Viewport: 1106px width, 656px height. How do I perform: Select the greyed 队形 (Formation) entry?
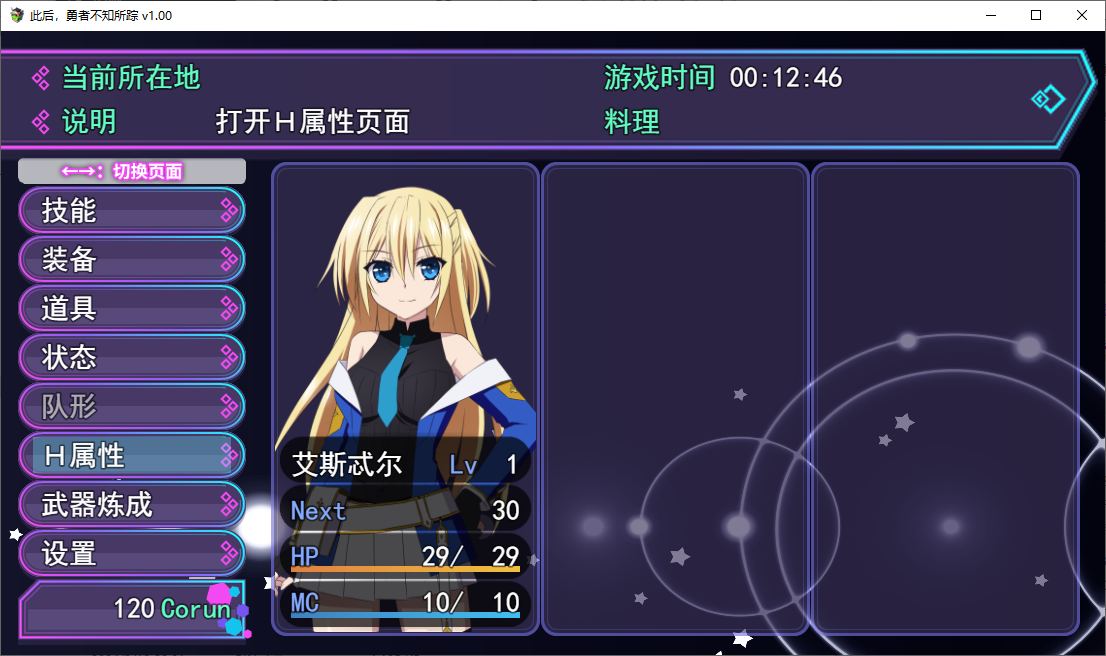point(131,406)
